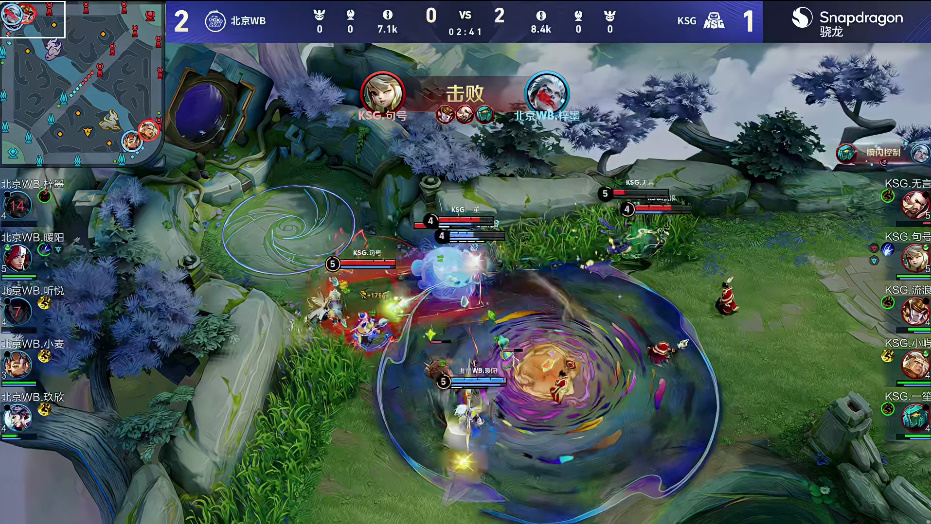Click the 北京WB team logo on scoreboard
This screenshot has height=524, width=931.
click(x=214, y=21)
